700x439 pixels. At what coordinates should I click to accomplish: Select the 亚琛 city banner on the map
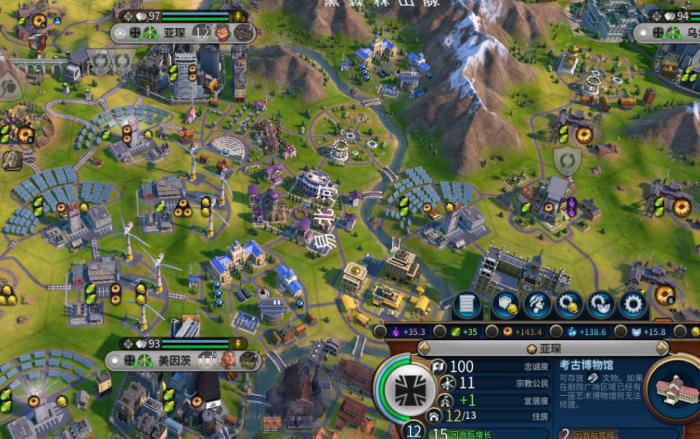pyautogui.click(x=183, y=32)
